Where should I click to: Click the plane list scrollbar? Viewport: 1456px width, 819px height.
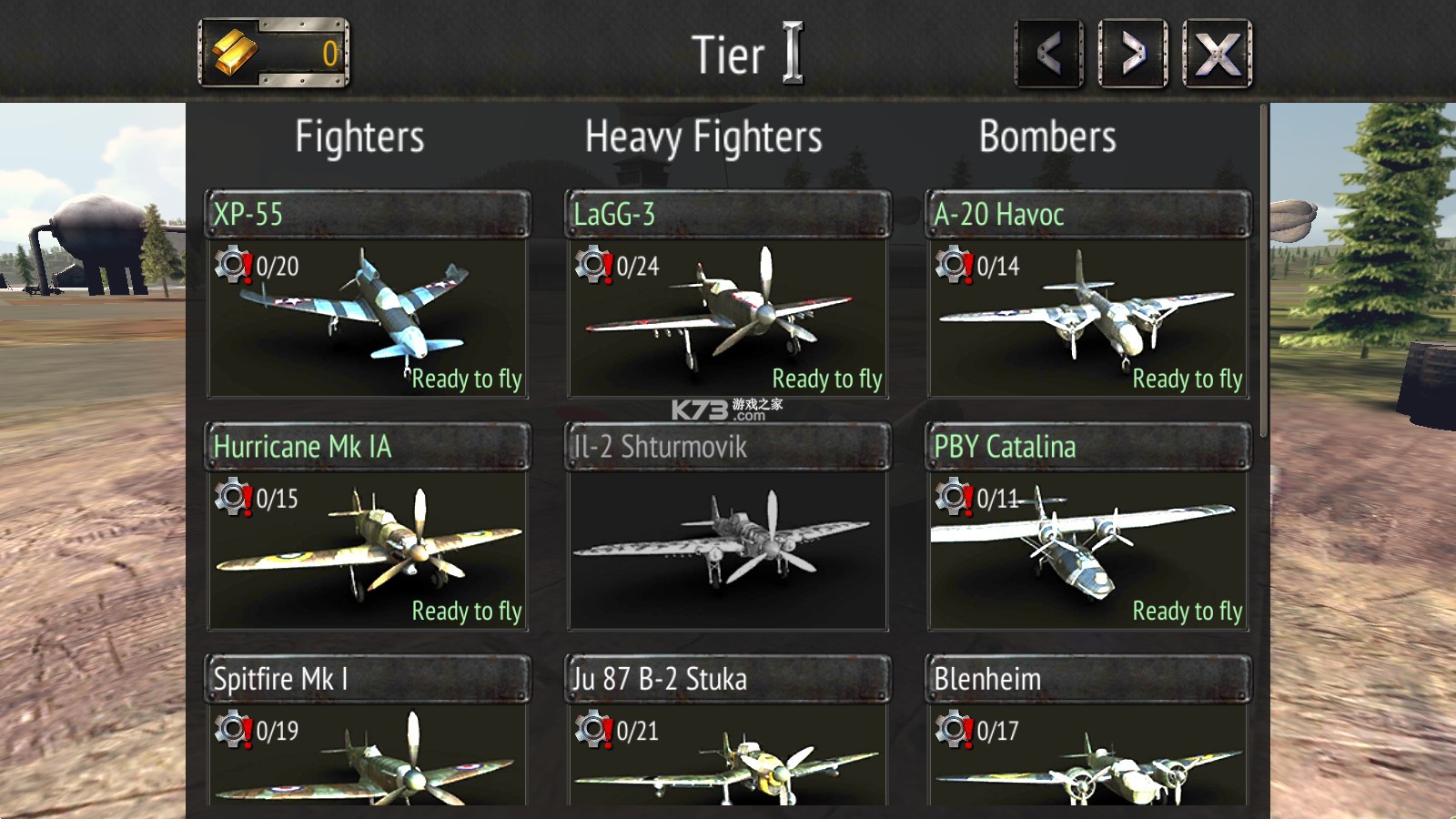1263,273
